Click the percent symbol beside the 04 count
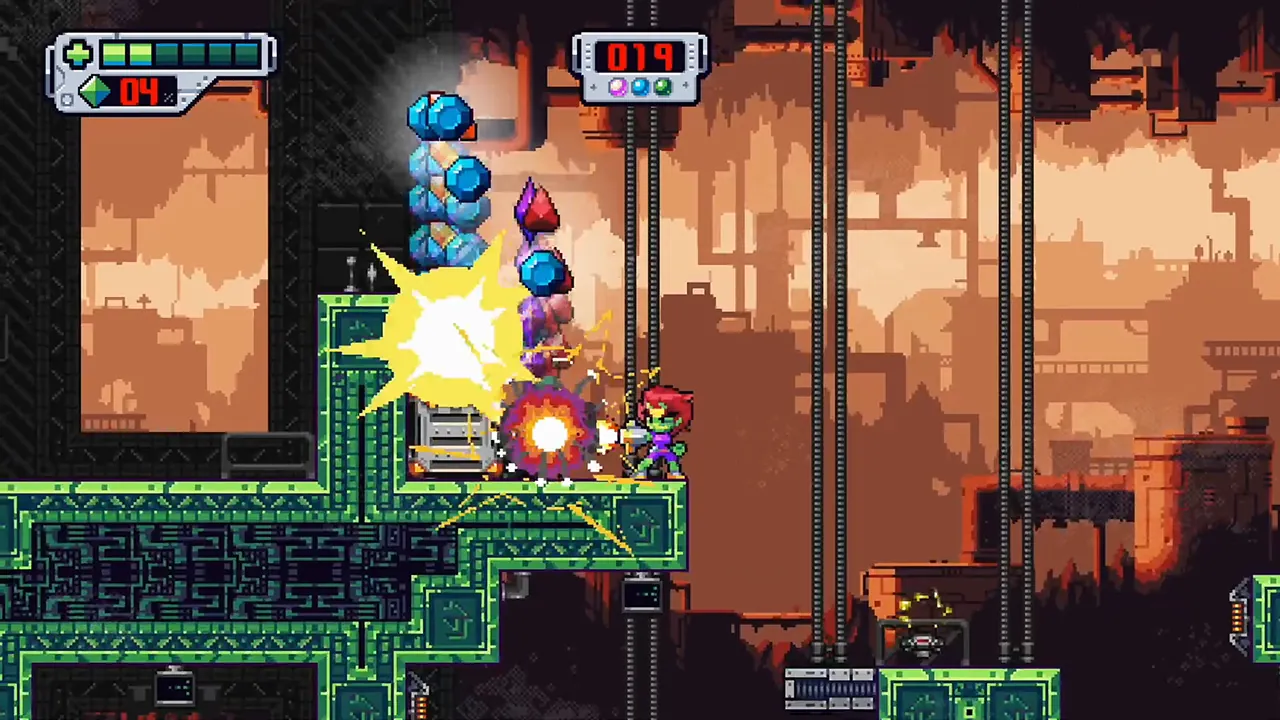This screenshot has height=720, width=1280. click(x=168, y=95)
